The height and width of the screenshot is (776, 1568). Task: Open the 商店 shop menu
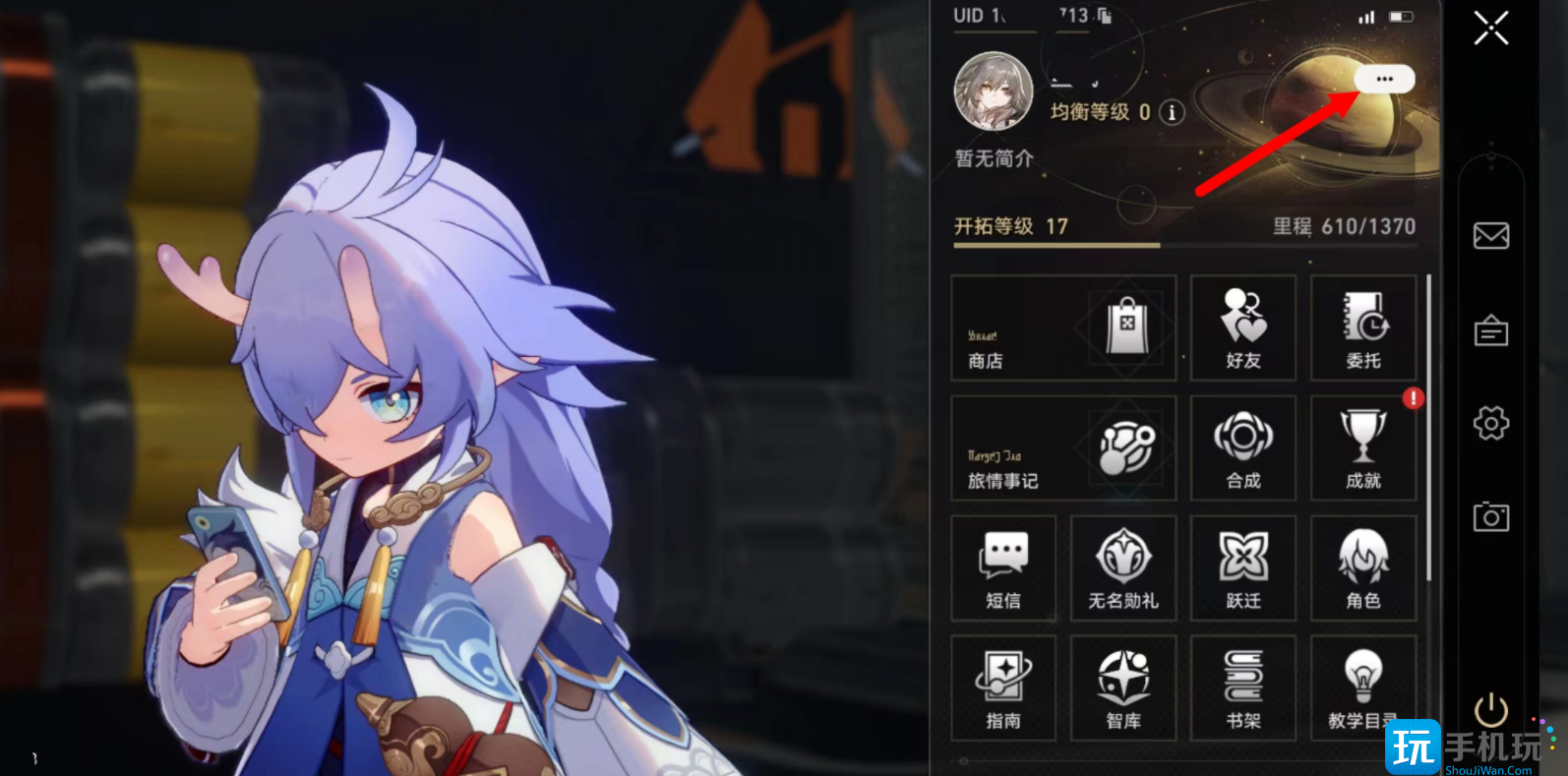pos(1062,328)
